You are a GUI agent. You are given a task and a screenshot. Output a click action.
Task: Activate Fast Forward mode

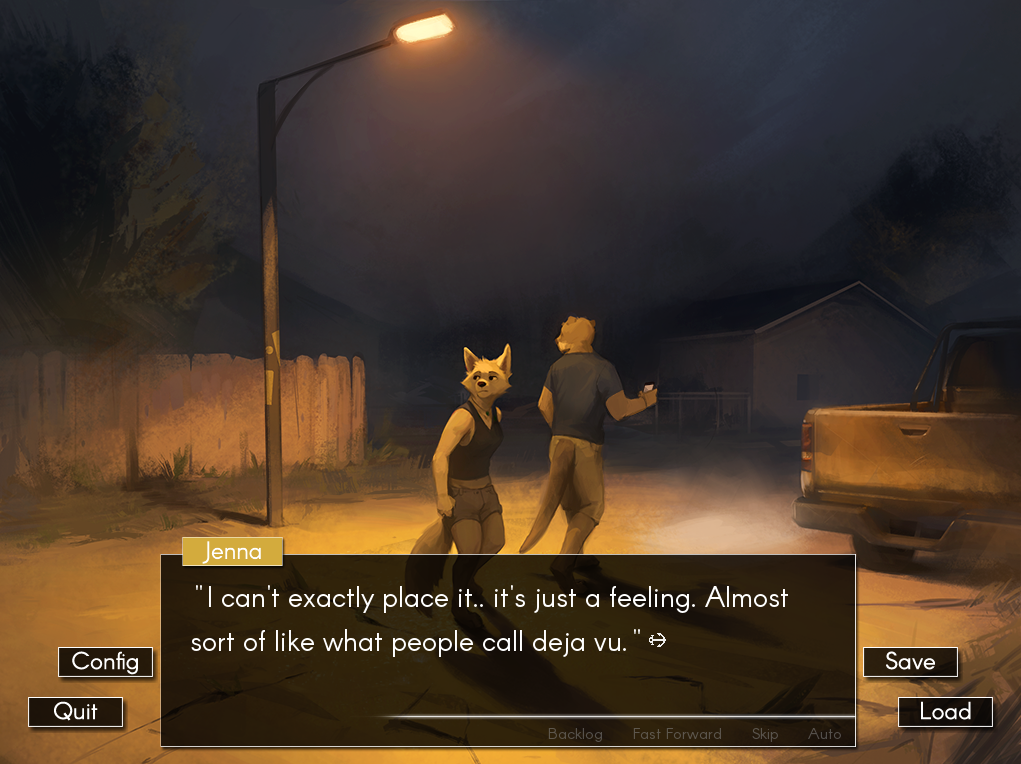pyautogui.click(x=677, y=734)
